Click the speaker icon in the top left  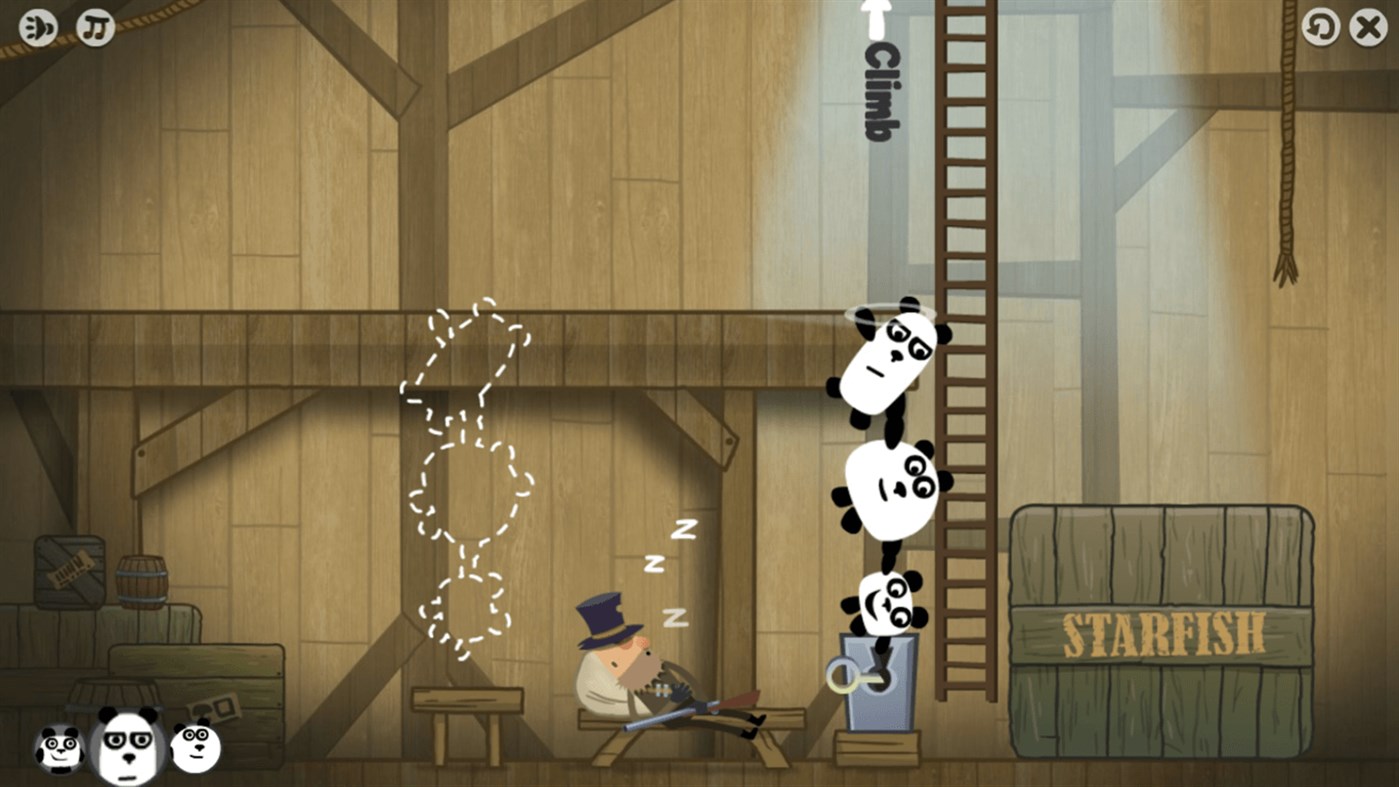click(37, 26)
